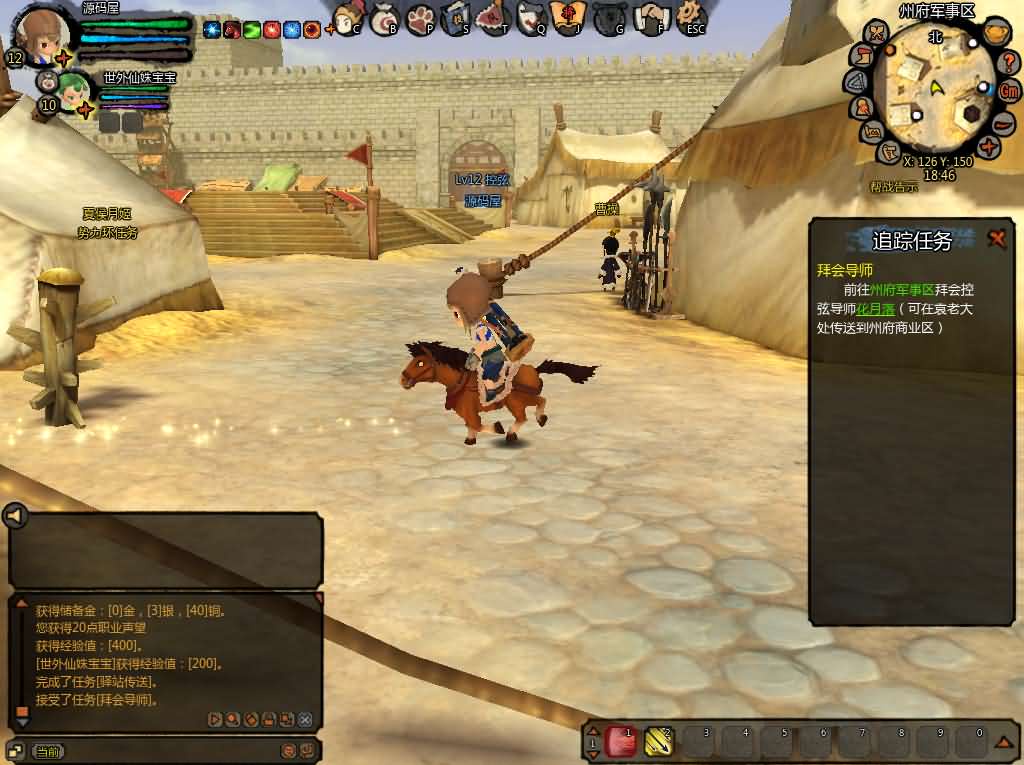
Task: Use the red item in hotbar slot 1
Action: pyautogui.click(x=621, y=742)
